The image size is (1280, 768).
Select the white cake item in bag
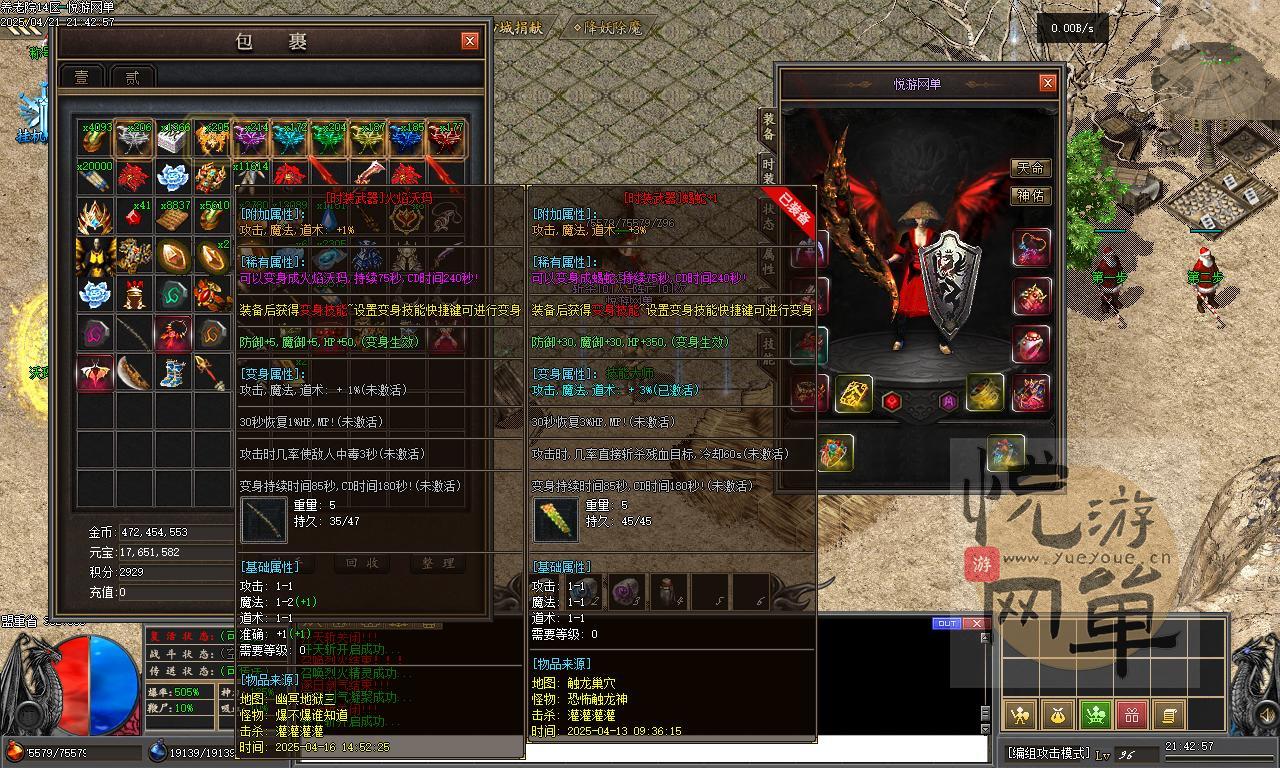pyautogui.click(x=172, y=140)
